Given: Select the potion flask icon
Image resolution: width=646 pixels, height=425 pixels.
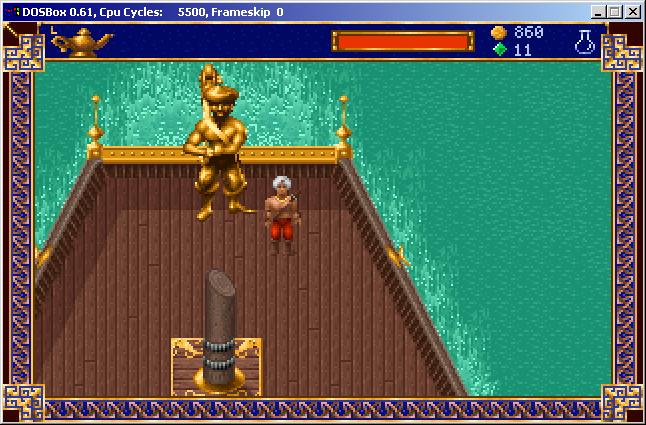Looking at the screenshot, I should pyautogui.click(x=584, y=41).
